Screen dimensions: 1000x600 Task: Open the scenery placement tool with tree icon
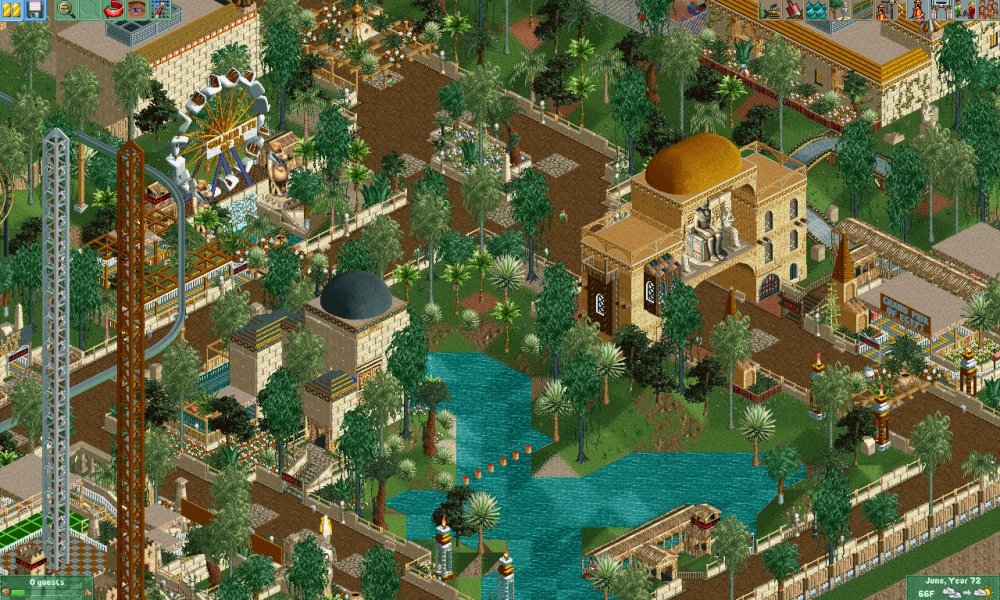point(839,9)
